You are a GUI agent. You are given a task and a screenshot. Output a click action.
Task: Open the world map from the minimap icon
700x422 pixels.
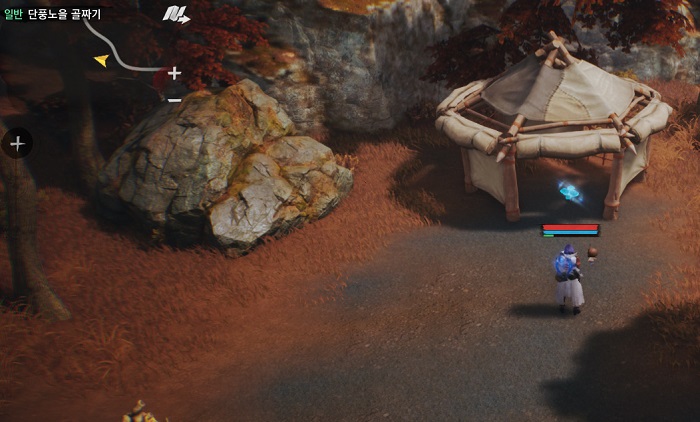tap(176, 14)
